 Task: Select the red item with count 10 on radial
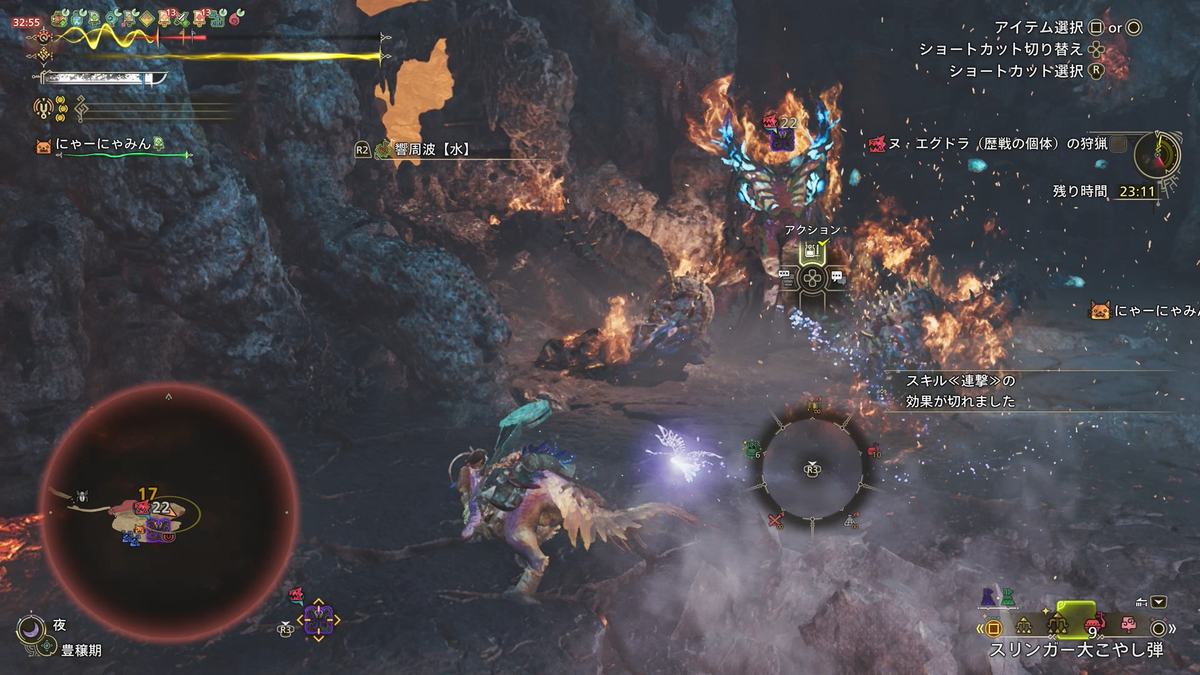873,452
